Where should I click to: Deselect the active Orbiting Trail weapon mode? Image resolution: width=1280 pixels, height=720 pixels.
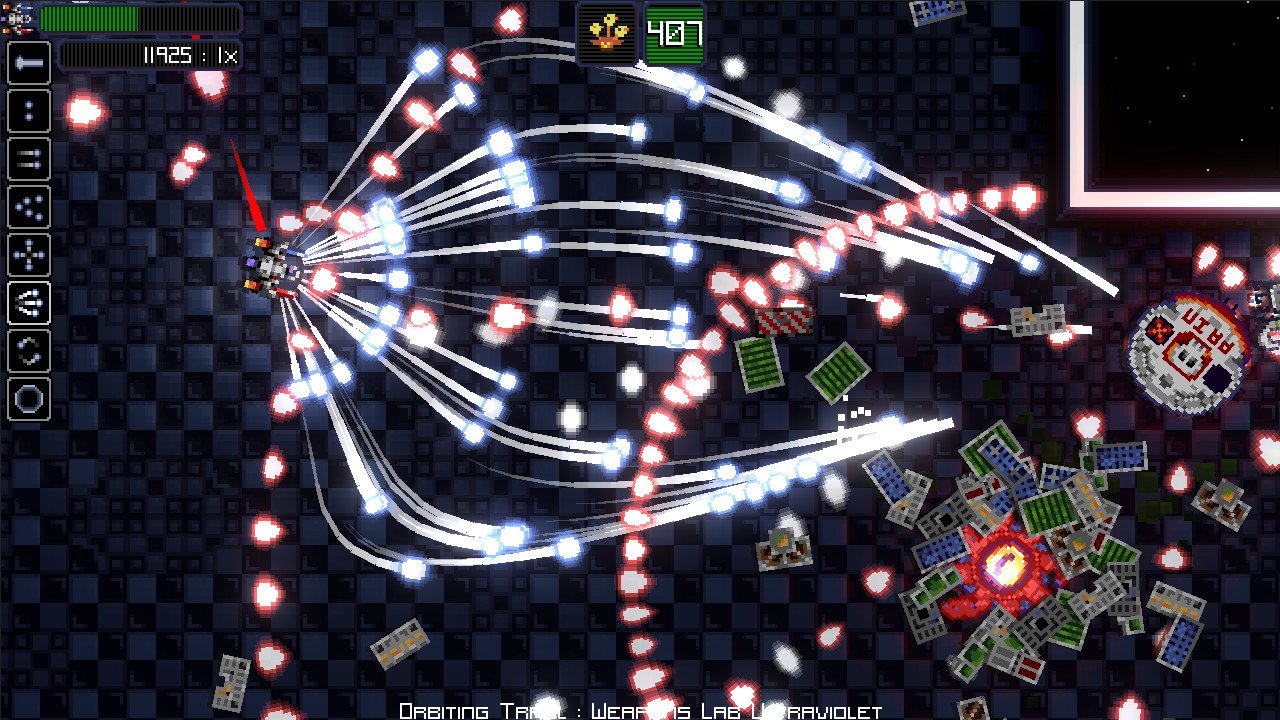[x=28, y=303]
